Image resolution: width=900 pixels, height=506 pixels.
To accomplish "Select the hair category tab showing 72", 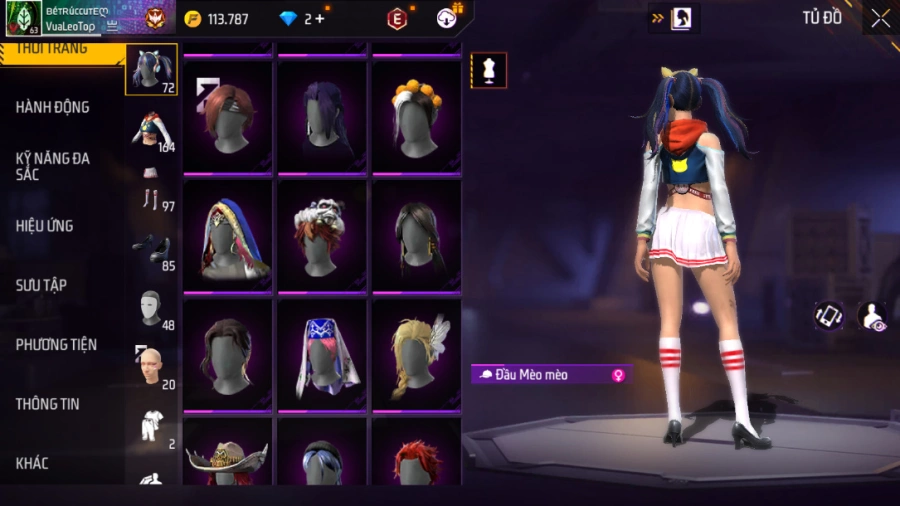I will click(151, 69).
